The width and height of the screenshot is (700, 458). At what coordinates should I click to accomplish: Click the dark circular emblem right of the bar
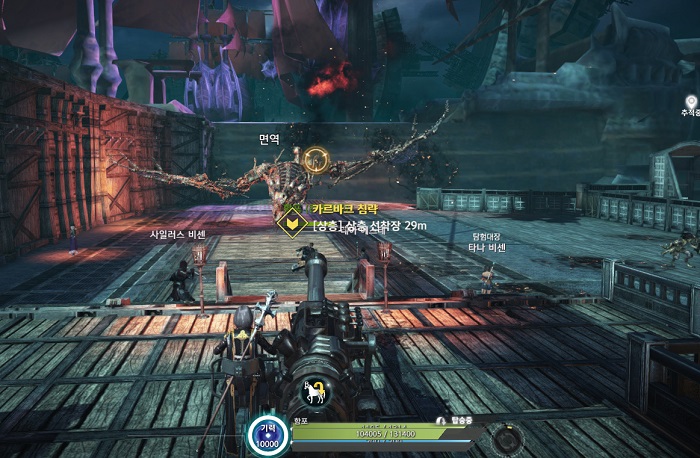(x=511, y=439)
